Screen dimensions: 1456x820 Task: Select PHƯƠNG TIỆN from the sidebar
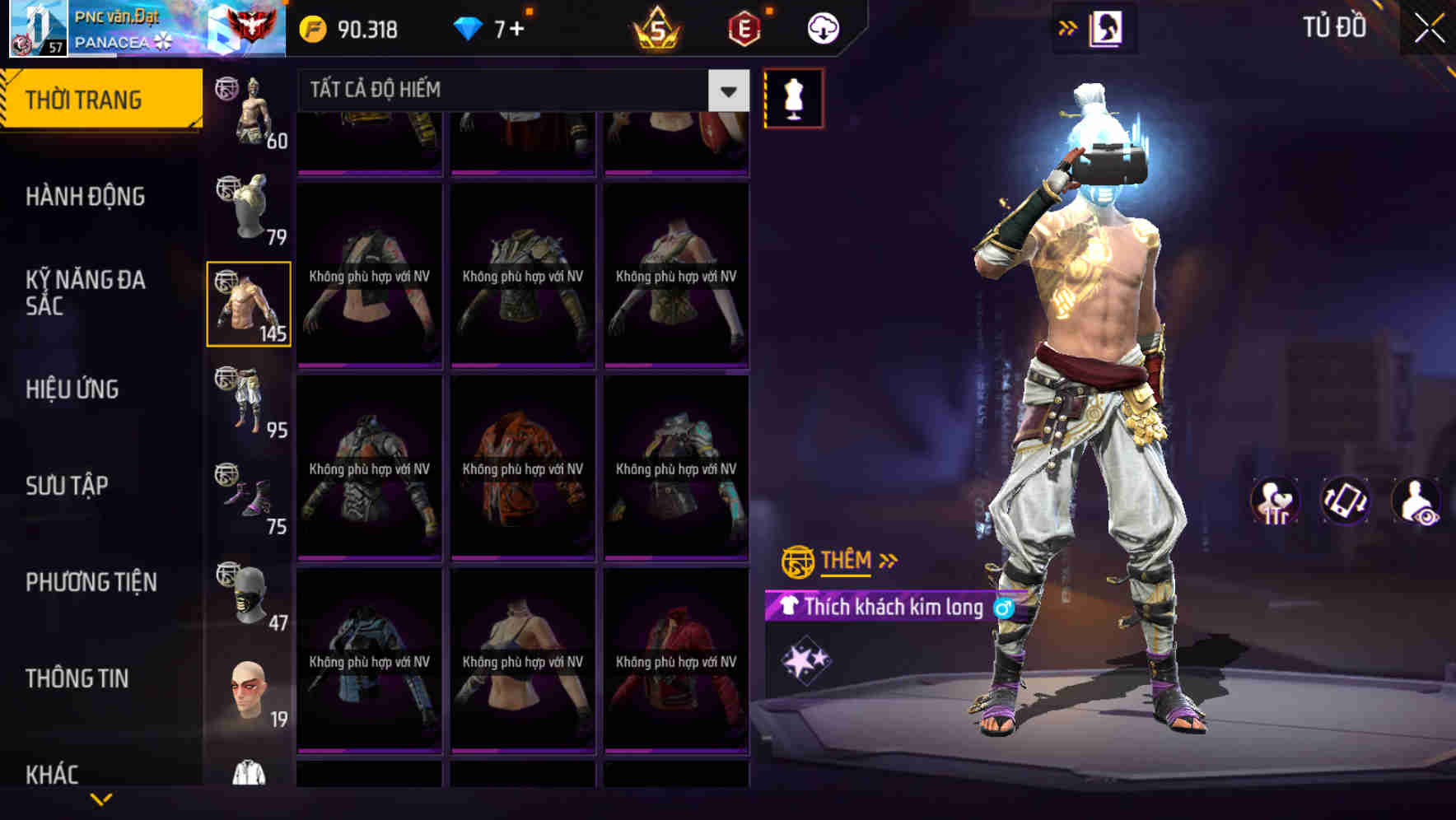pos(91,582)
